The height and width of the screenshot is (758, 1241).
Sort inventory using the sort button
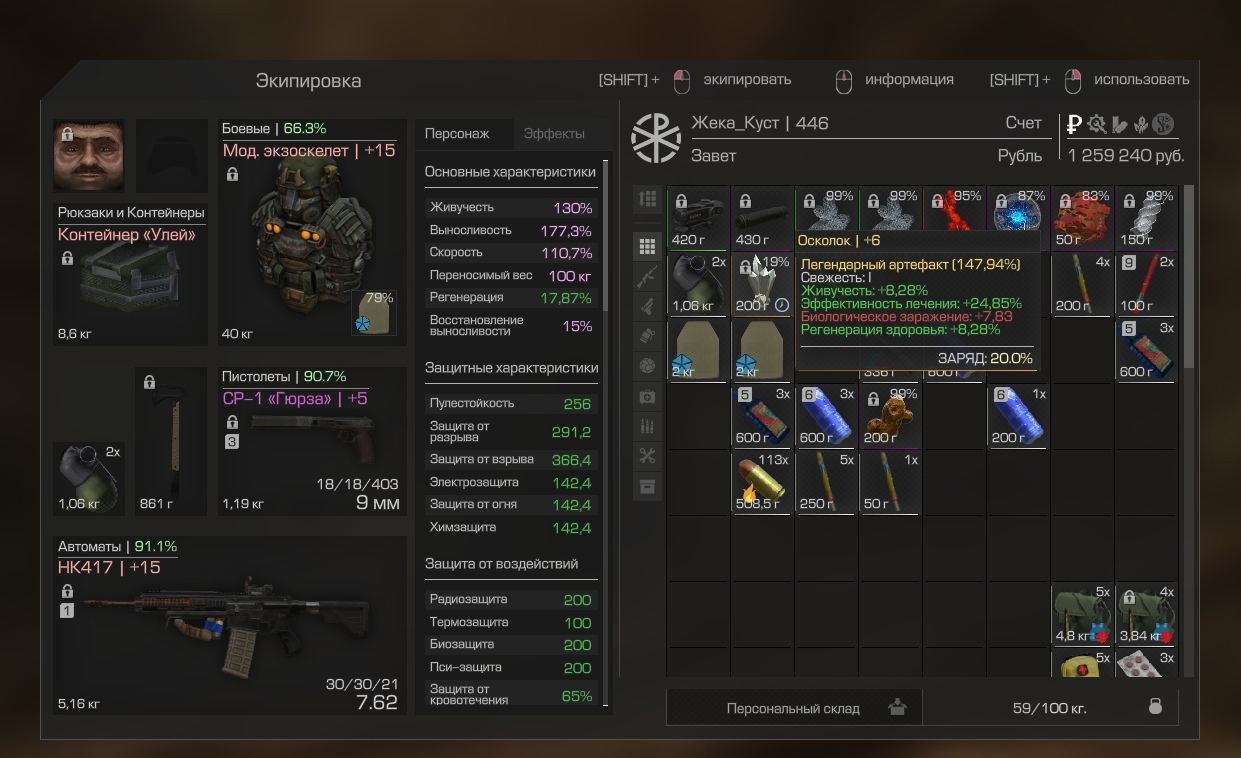point(647,199)
